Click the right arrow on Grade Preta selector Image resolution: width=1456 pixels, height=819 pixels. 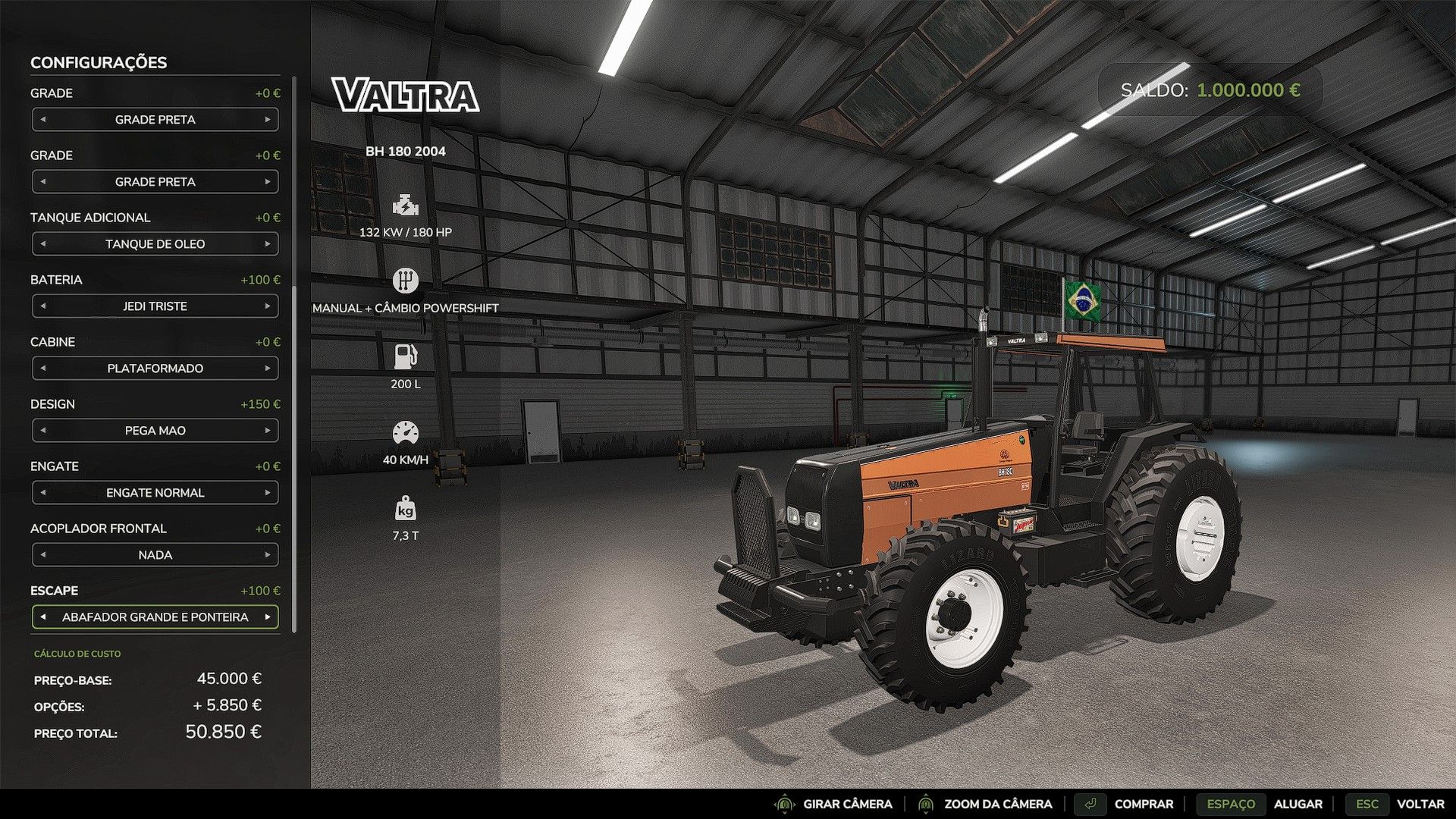[269, 119]
